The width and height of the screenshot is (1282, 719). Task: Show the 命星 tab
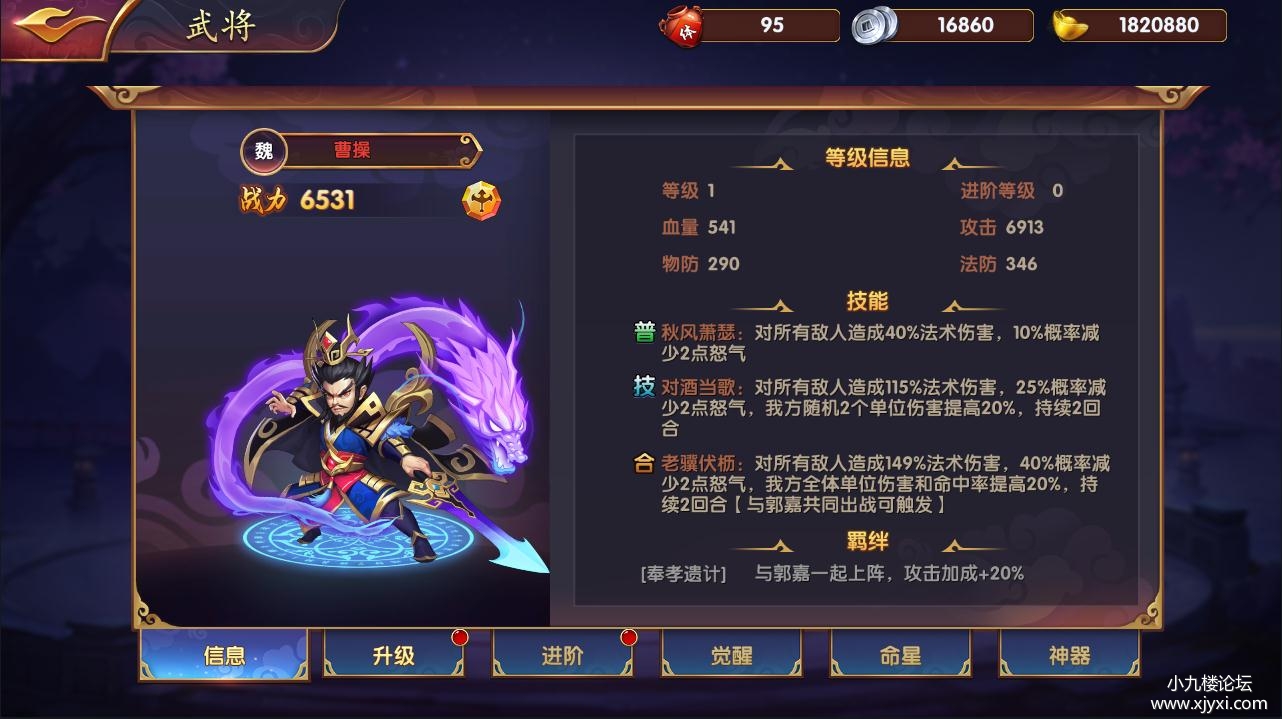click(900, 656)
